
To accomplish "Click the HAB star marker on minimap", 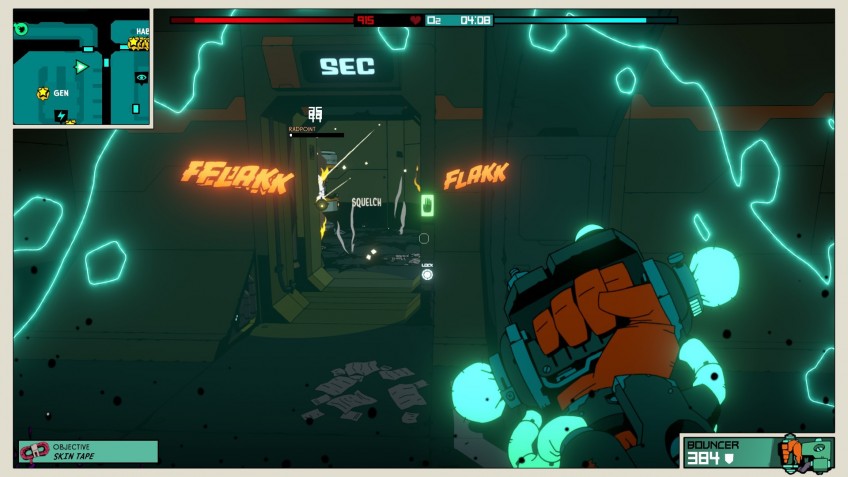I will [x=134, y=44].
